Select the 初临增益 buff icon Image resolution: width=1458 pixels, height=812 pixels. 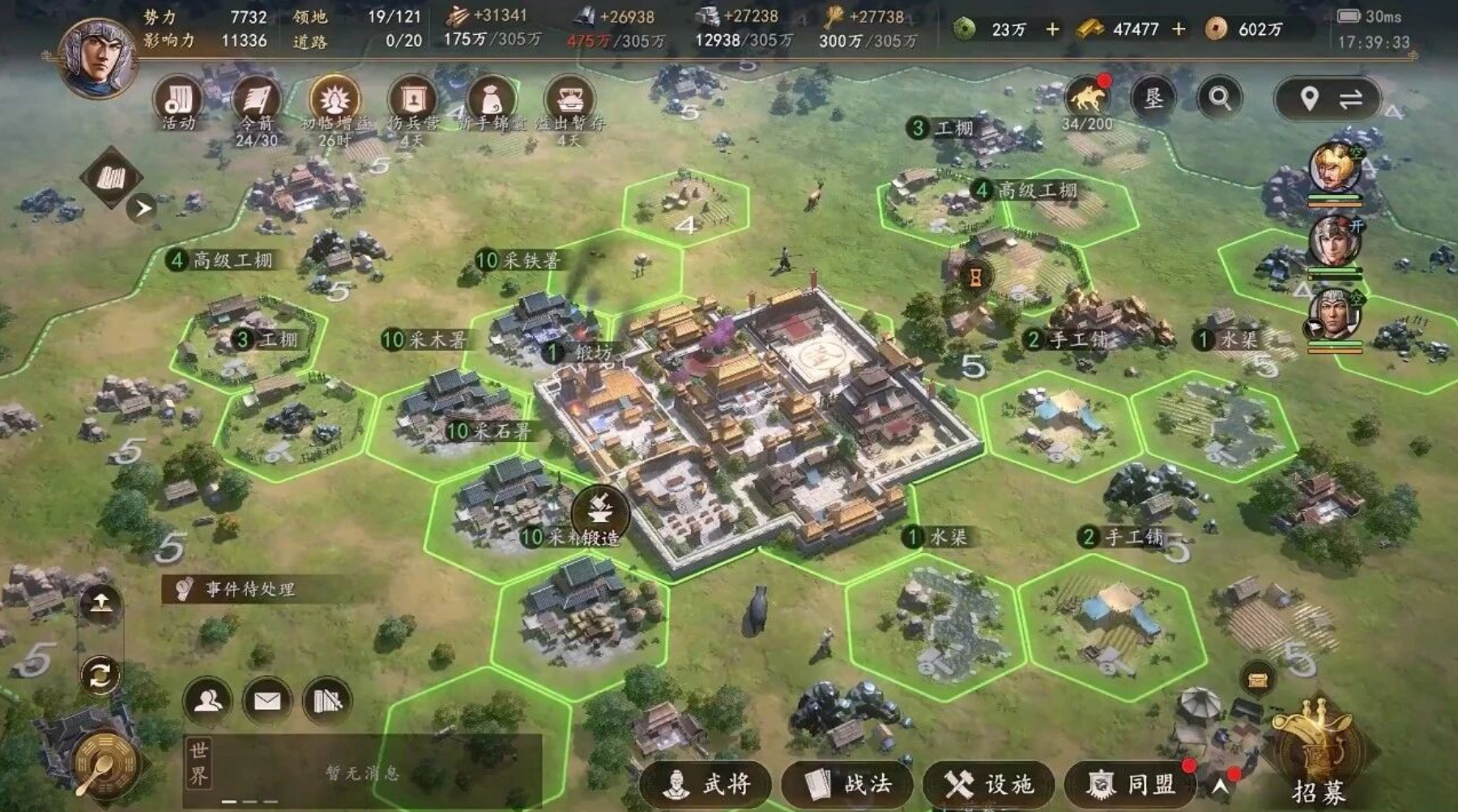tap(335, 101)
